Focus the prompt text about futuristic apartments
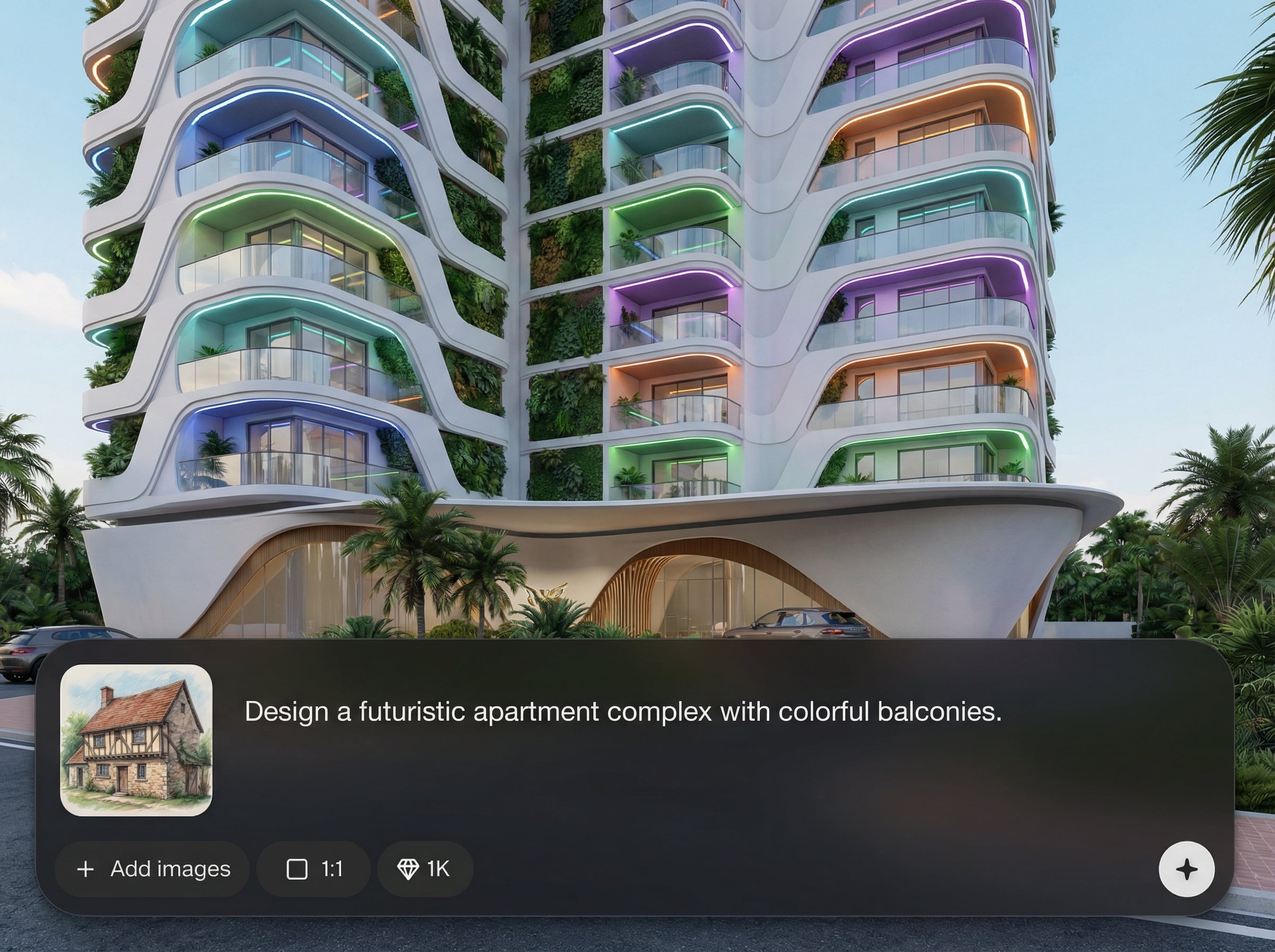The image size is (1275, 952). pyautogui.click(x=623, y=712)
